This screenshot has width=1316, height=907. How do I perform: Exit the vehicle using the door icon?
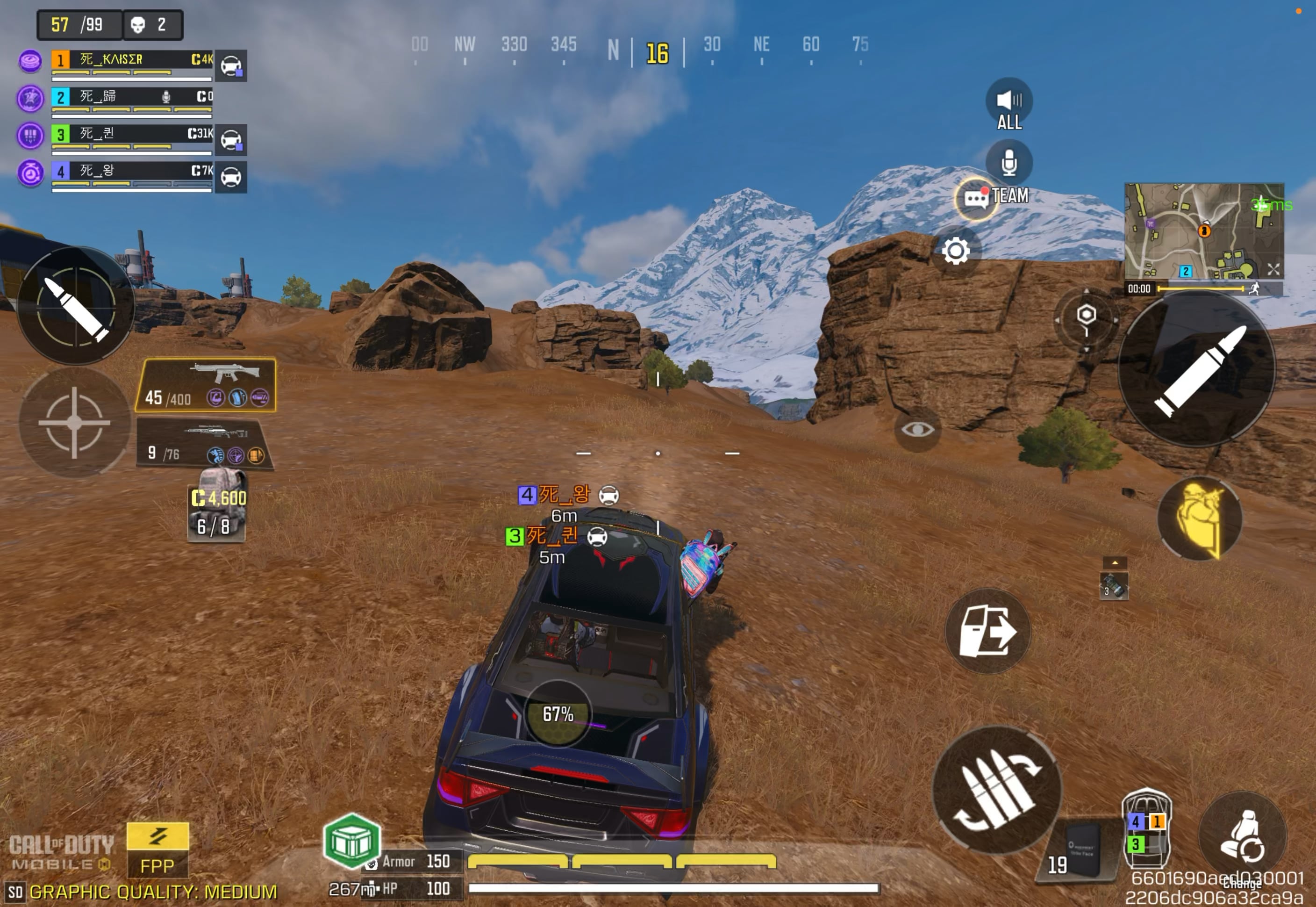pyautogui.click(x=987, y=631)
